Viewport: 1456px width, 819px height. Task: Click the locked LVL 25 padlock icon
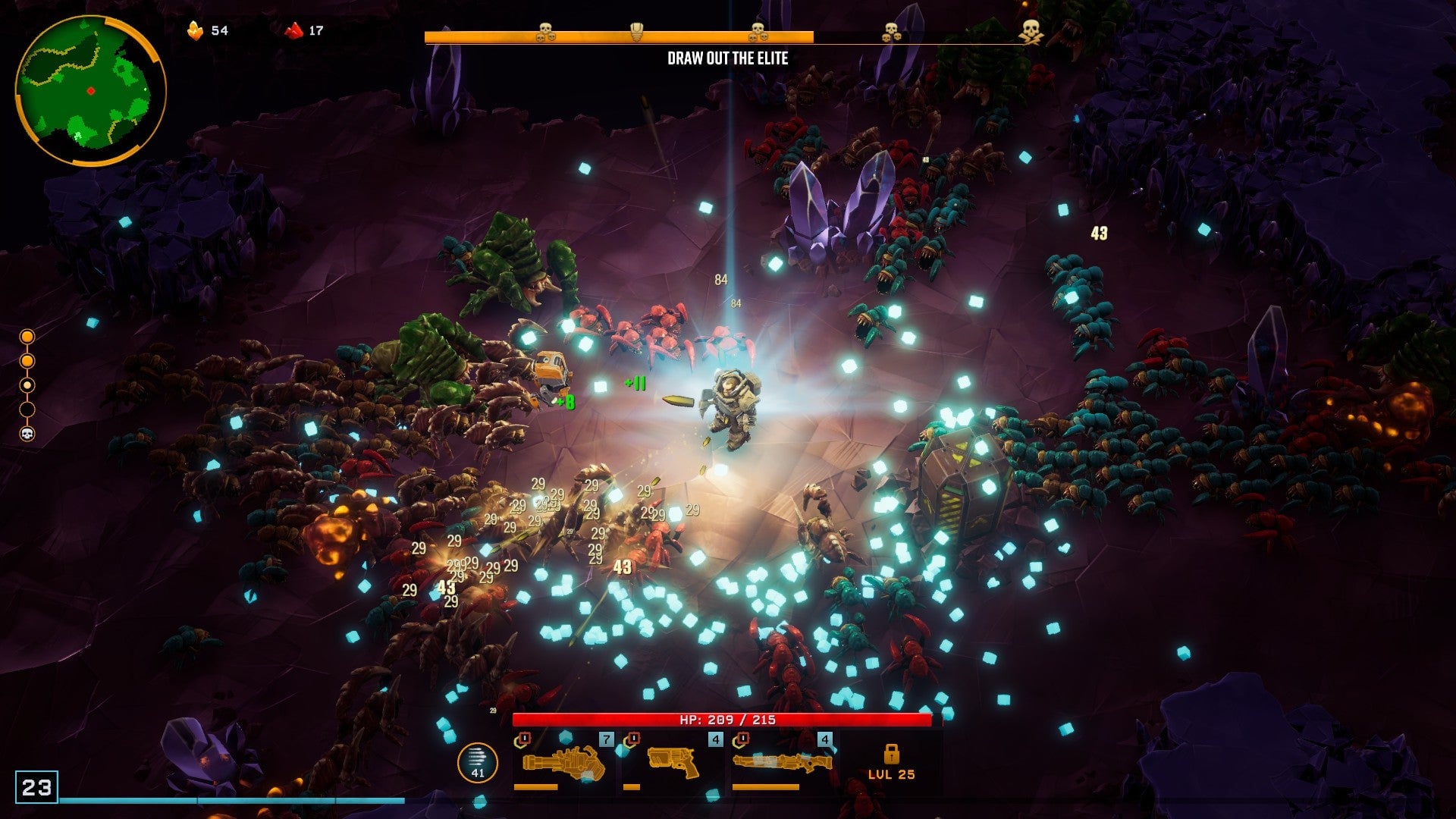[893, 758]
